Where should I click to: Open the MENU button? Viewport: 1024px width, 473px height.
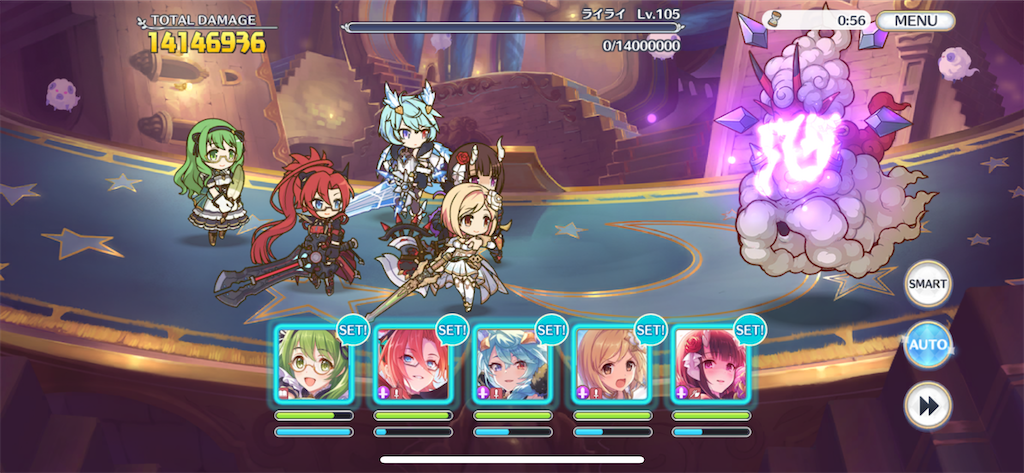click(916, 20)
